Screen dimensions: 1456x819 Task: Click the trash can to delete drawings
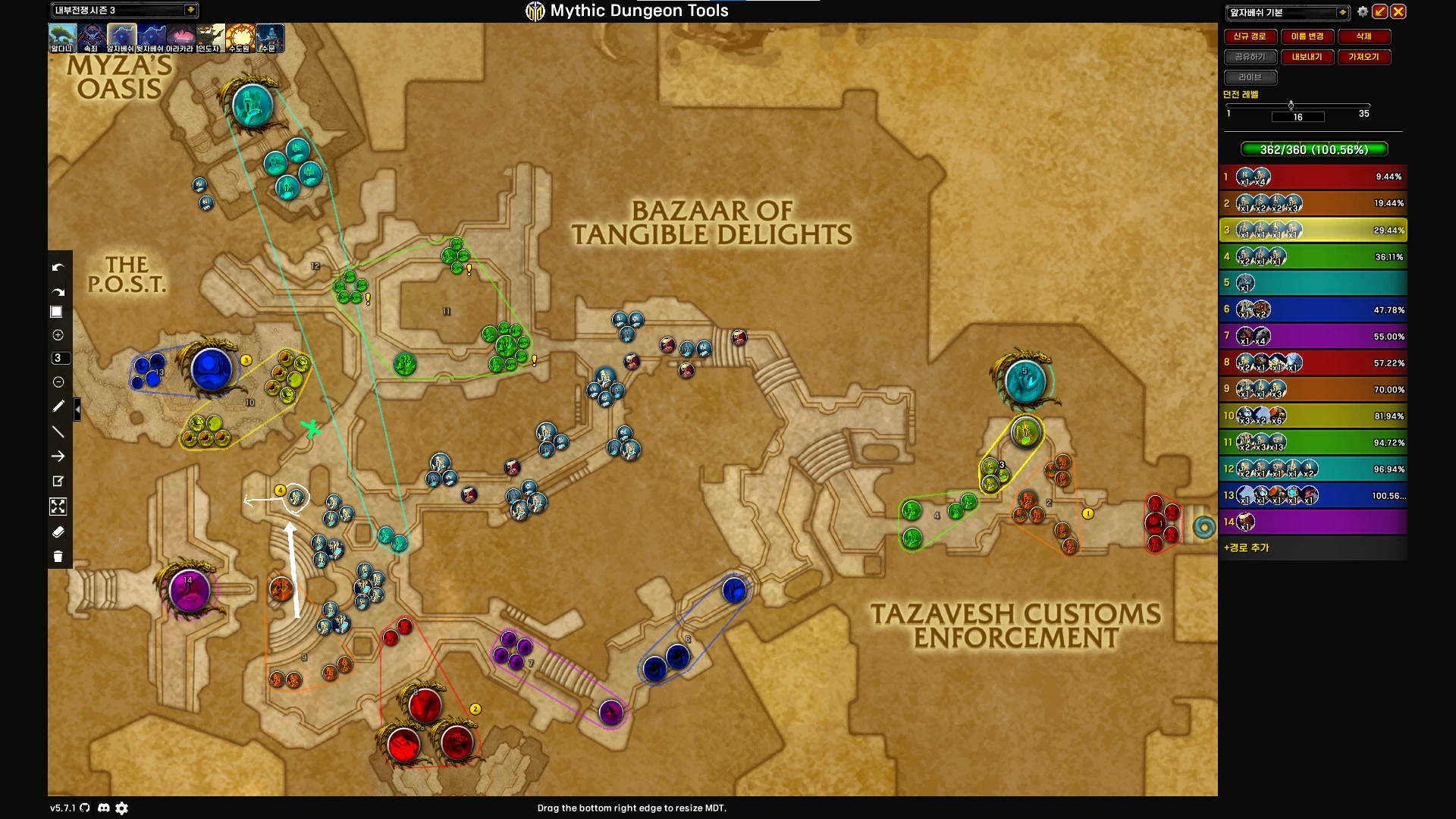tap(58, 557)
